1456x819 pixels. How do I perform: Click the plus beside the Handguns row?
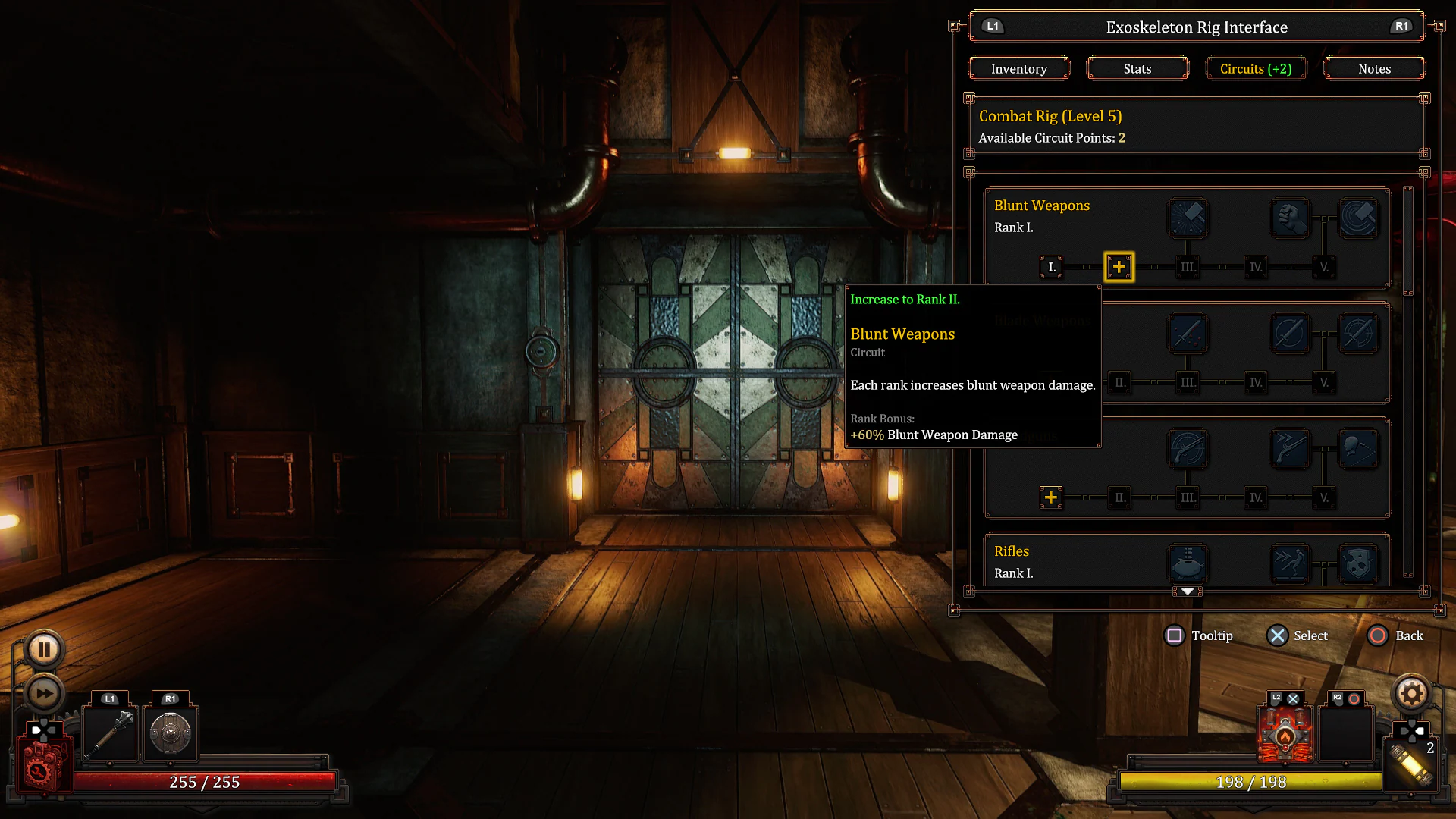tap(1050, 497)
